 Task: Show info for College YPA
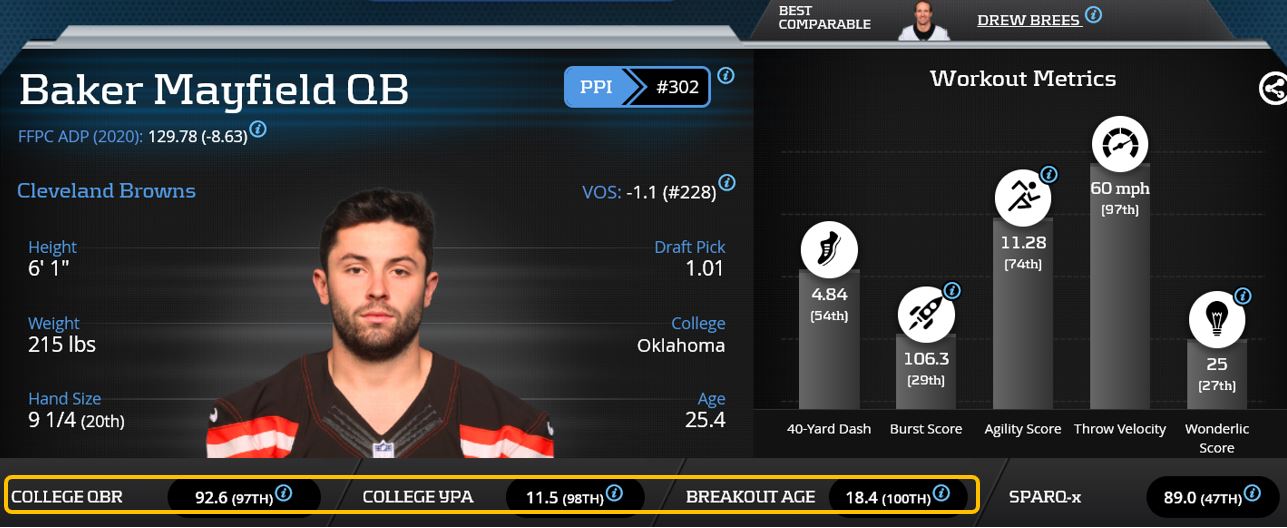[x=614, y=493]
